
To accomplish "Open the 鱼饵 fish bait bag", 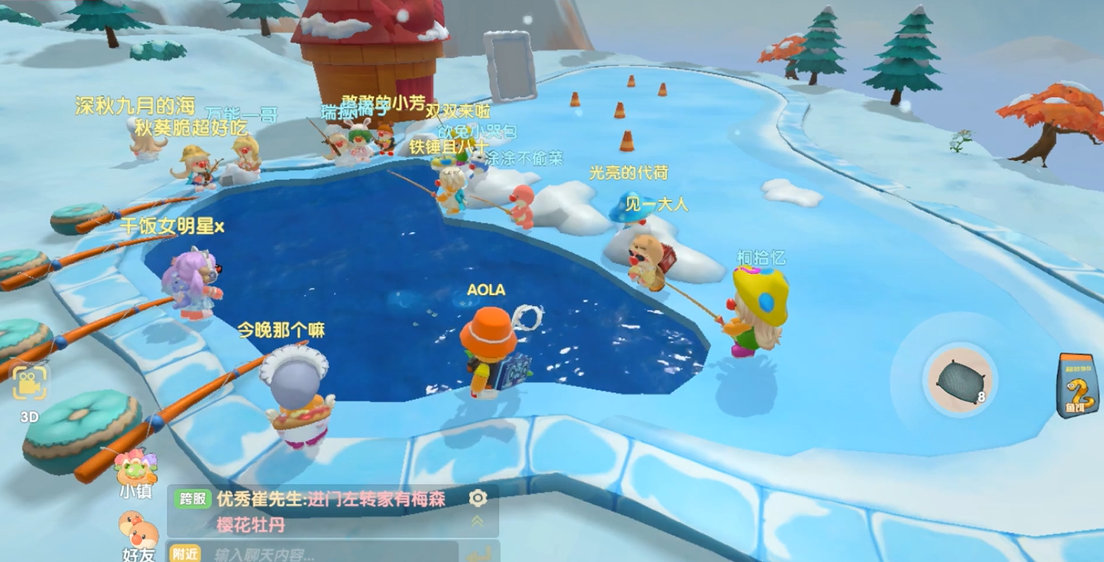I will pos(1079,386).
